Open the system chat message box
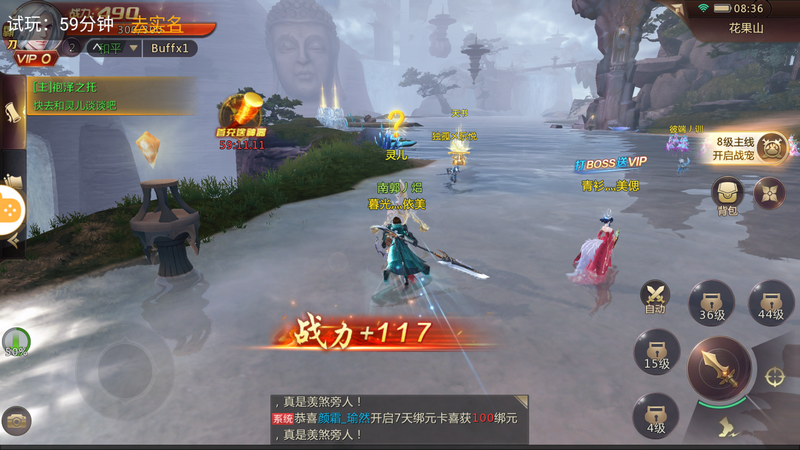 point(398,420)
